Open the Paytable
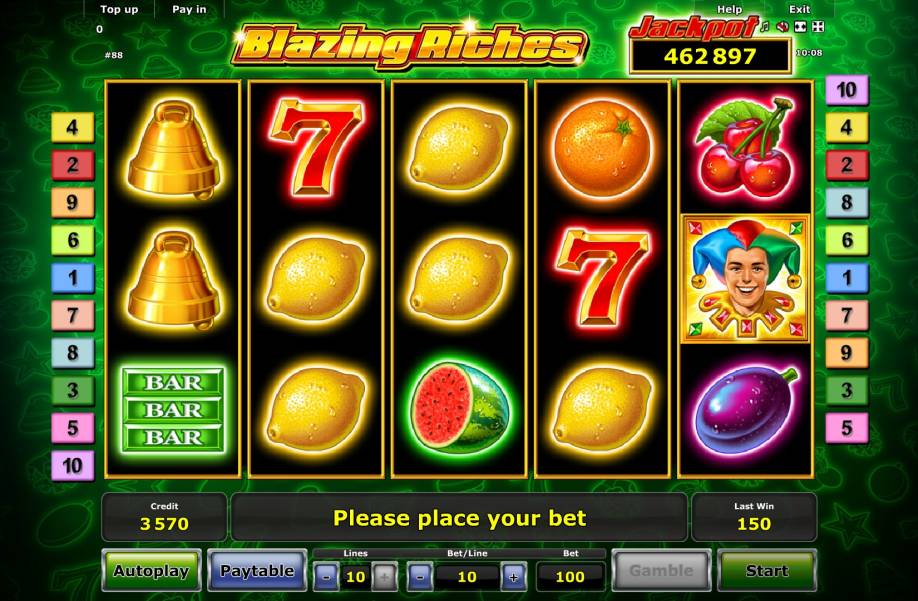This screenshot has width=918, height=601. (x=257, y=571)
